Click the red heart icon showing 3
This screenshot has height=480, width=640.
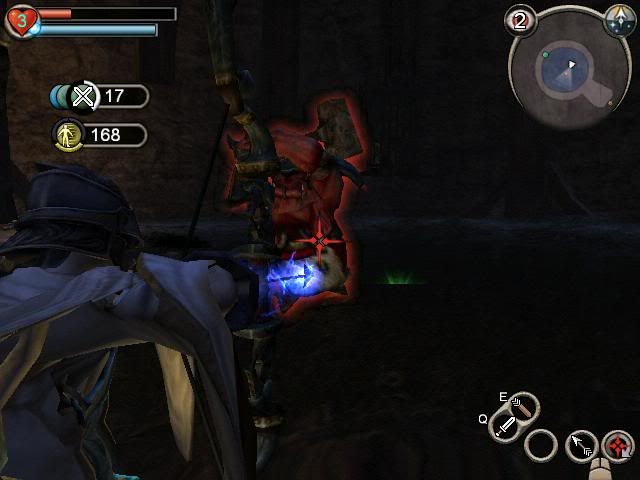point(19,20)
